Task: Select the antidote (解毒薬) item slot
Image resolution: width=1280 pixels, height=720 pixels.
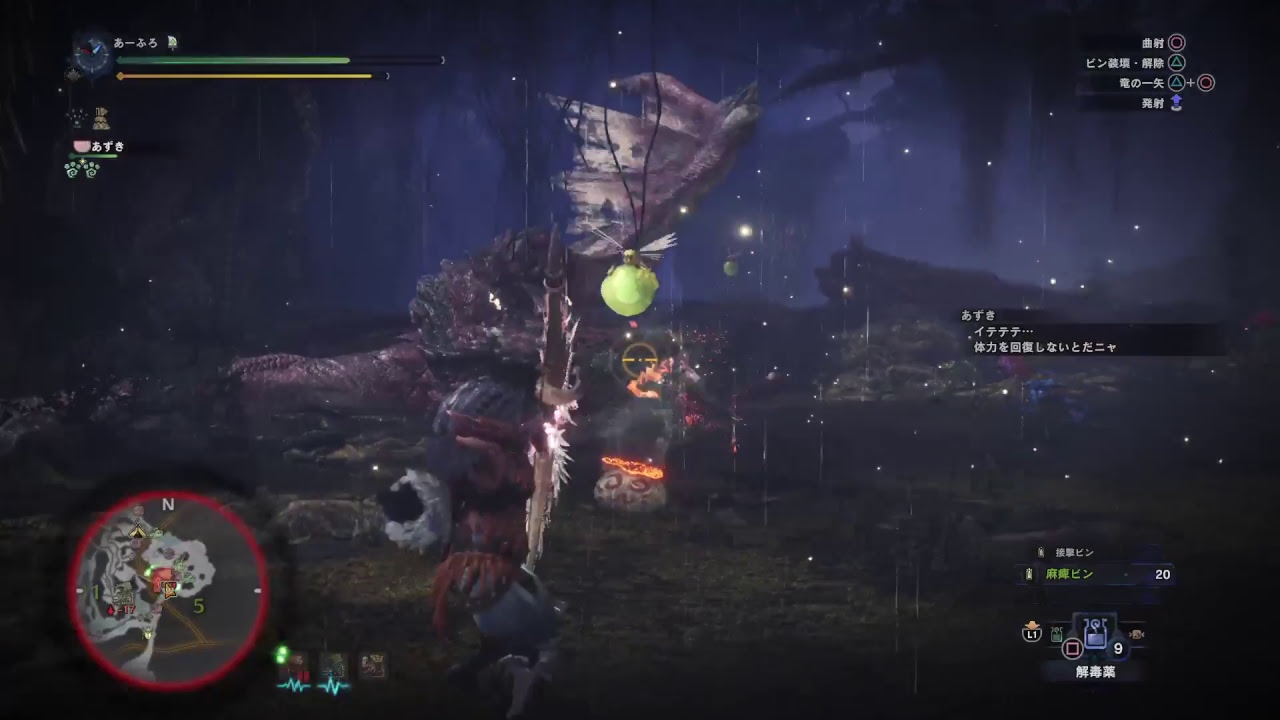Action: point(1095,633)
